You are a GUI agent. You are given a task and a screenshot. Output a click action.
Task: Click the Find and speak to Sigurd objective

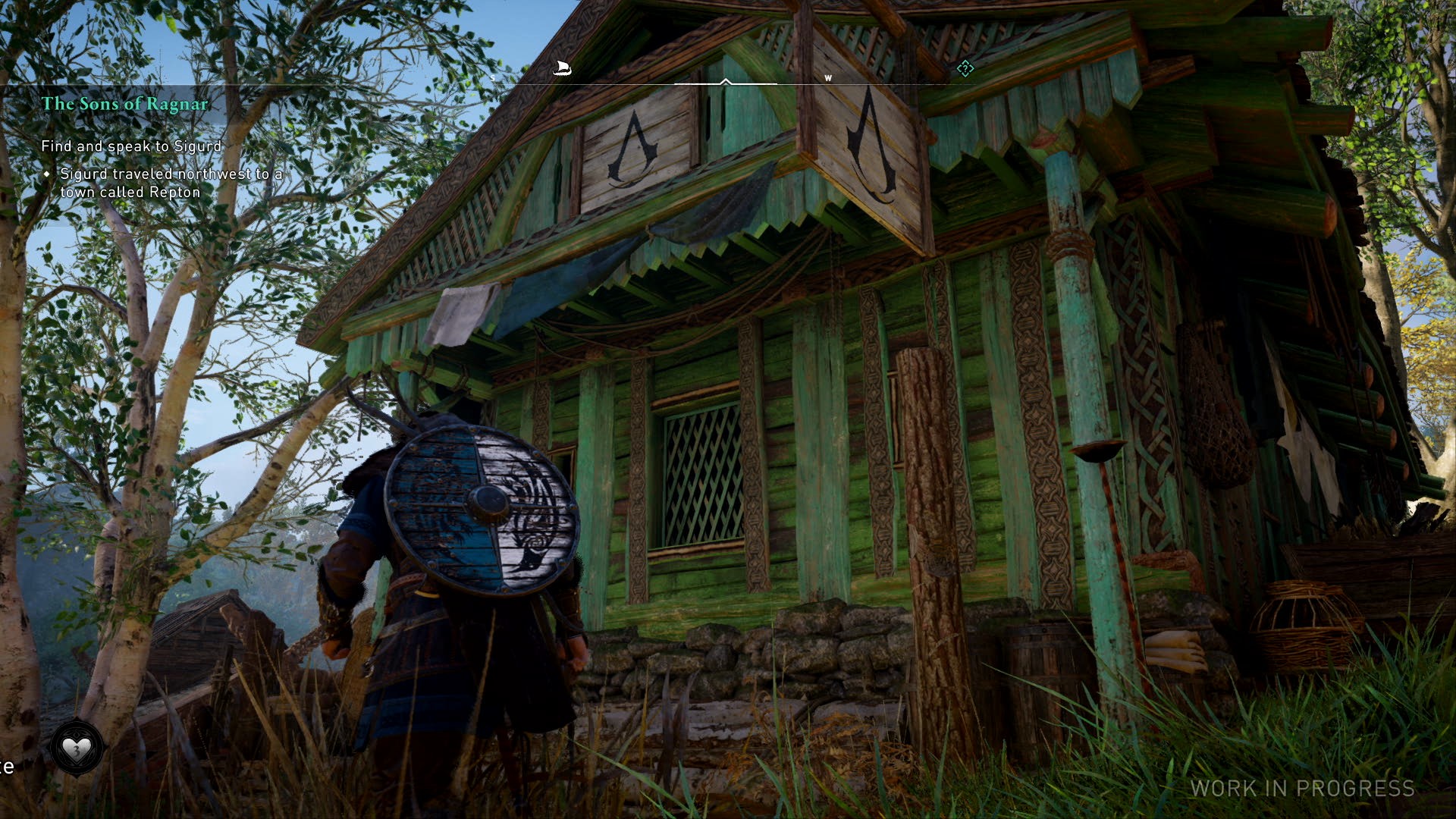[131, 146]
